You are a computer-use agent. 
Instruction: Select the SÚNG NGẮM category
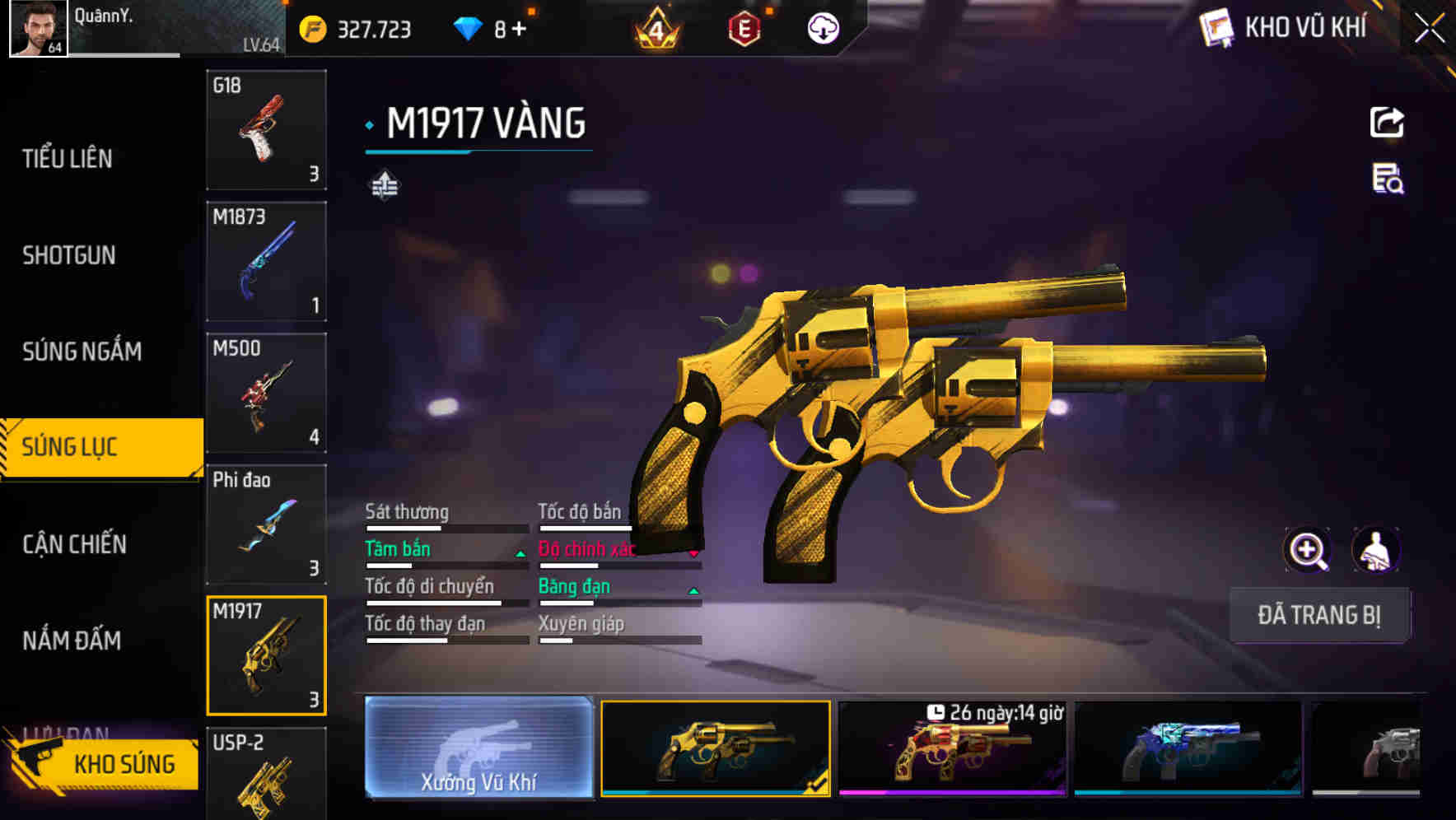82,352
